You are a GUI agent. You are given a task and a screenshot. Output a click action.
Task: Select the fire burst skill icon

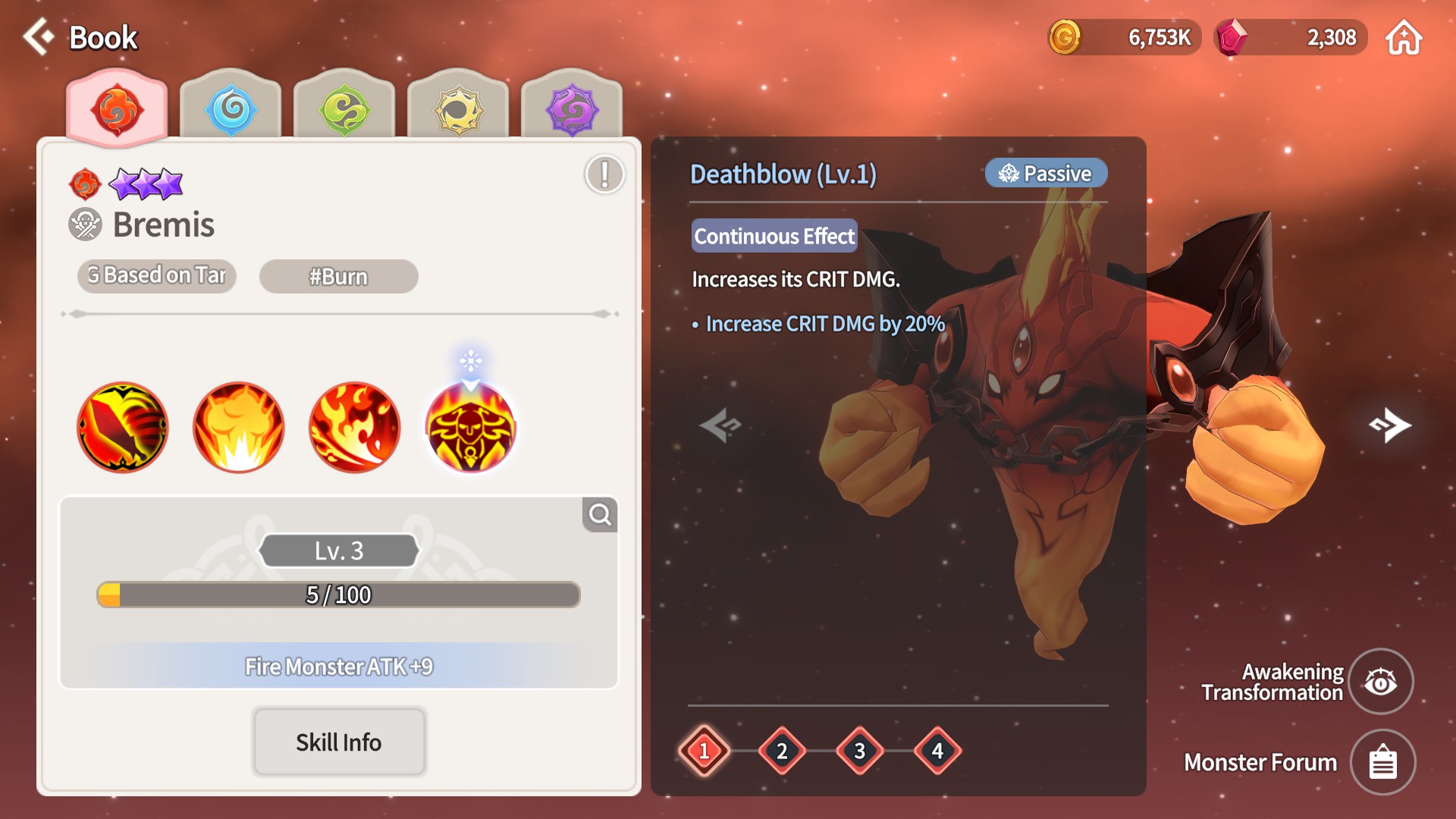point(239,427)
